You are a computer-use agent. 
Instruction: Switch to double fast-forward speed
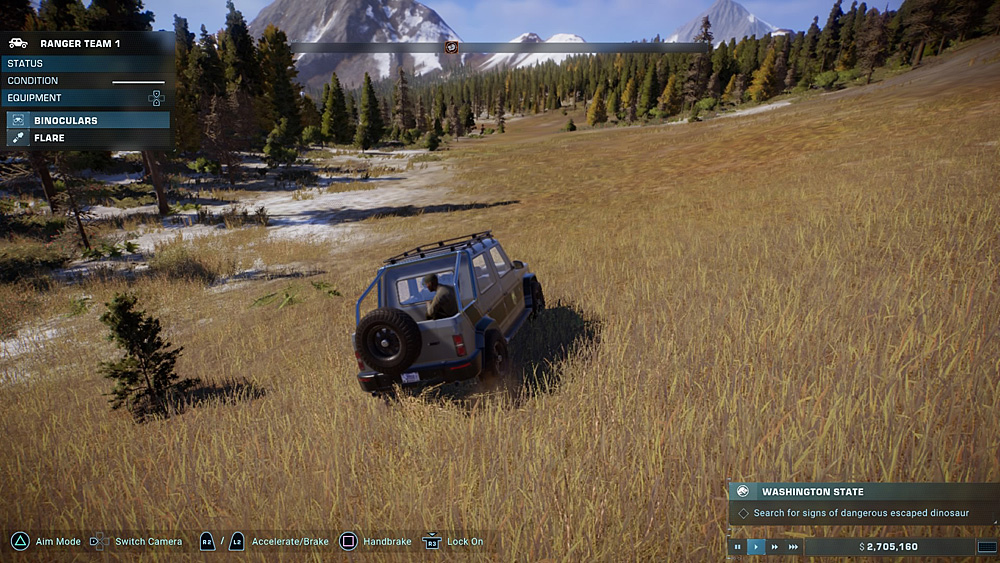(774, 547)
